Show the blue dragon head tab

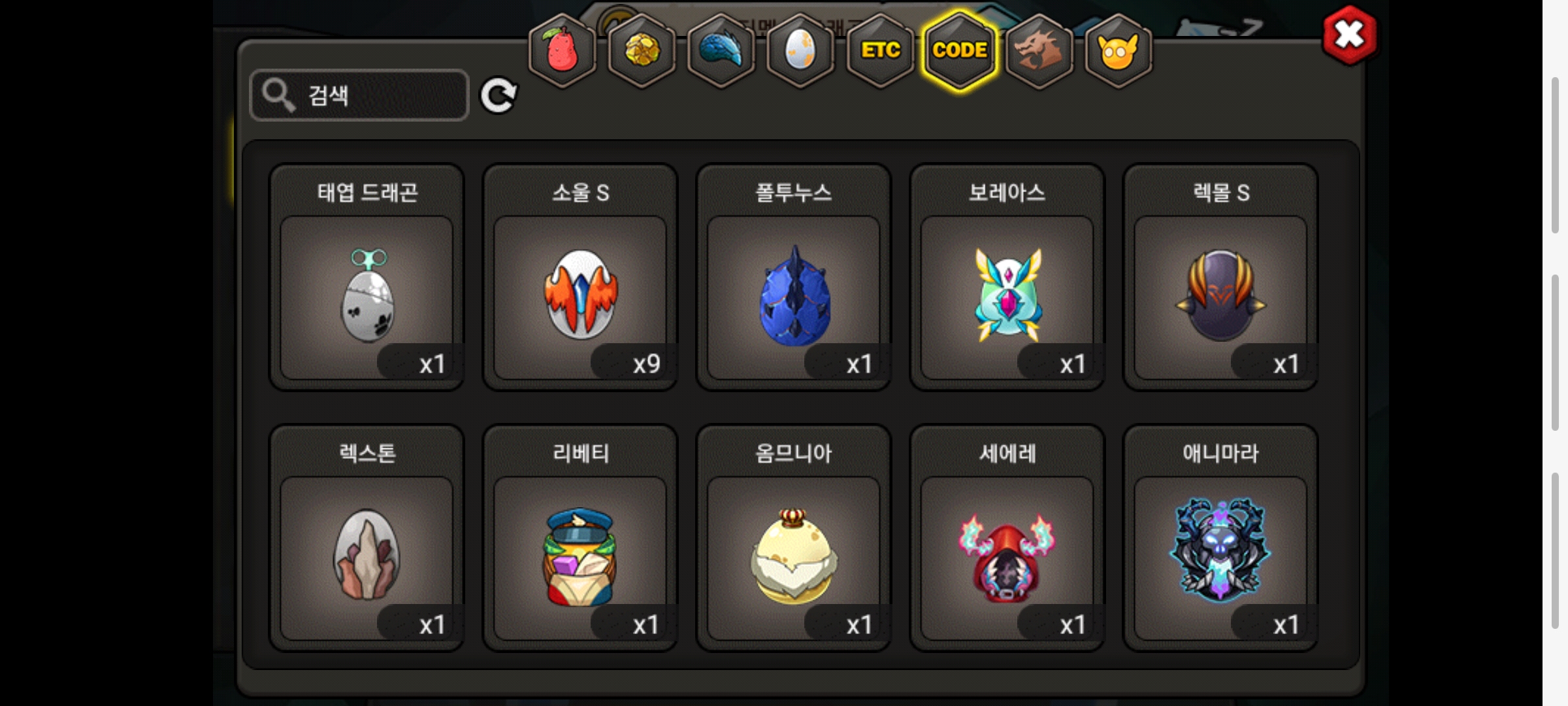[x=721, y=50]
